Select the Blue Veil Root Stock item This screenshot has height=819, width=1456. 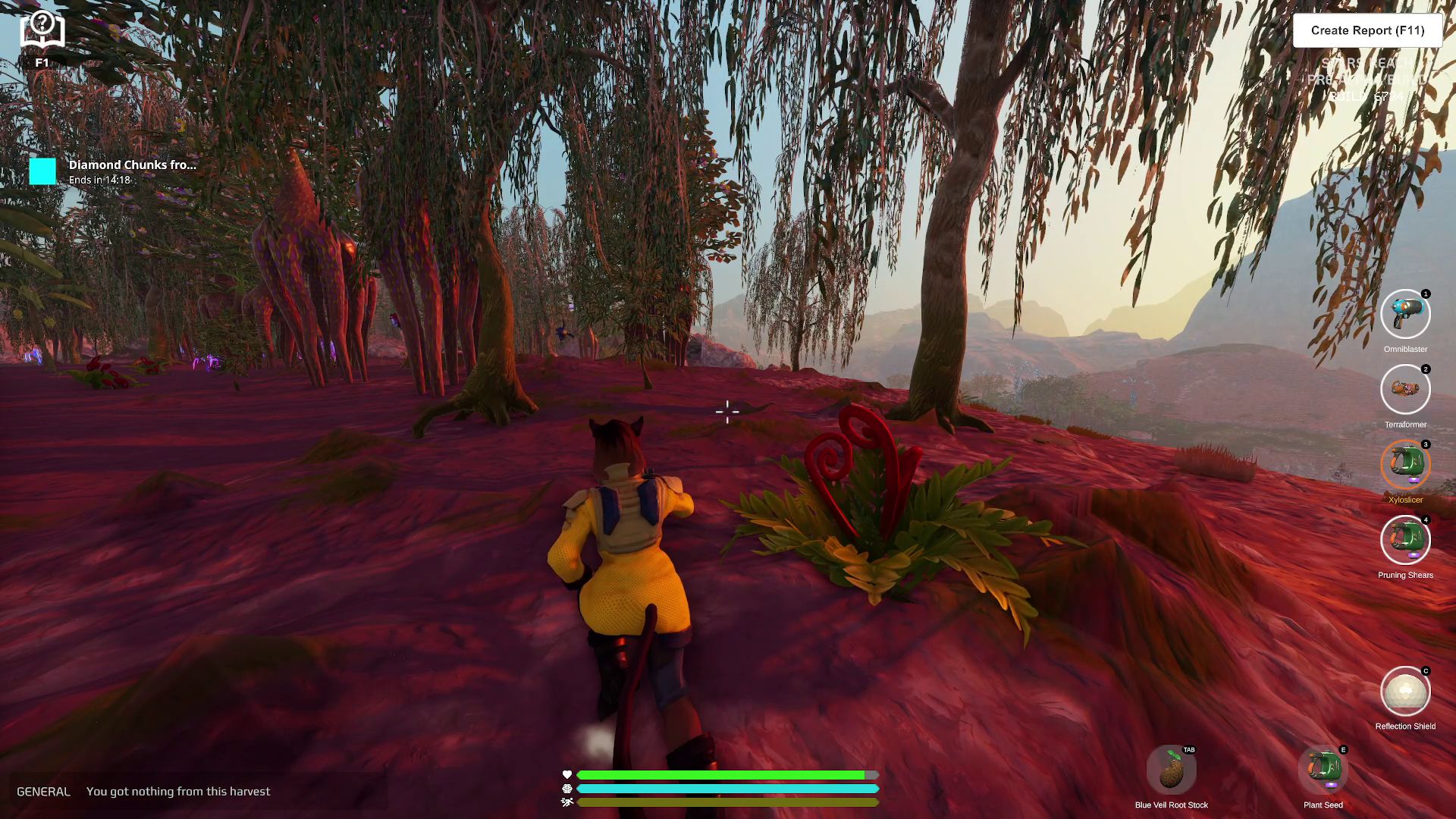tap(1171, 770)
